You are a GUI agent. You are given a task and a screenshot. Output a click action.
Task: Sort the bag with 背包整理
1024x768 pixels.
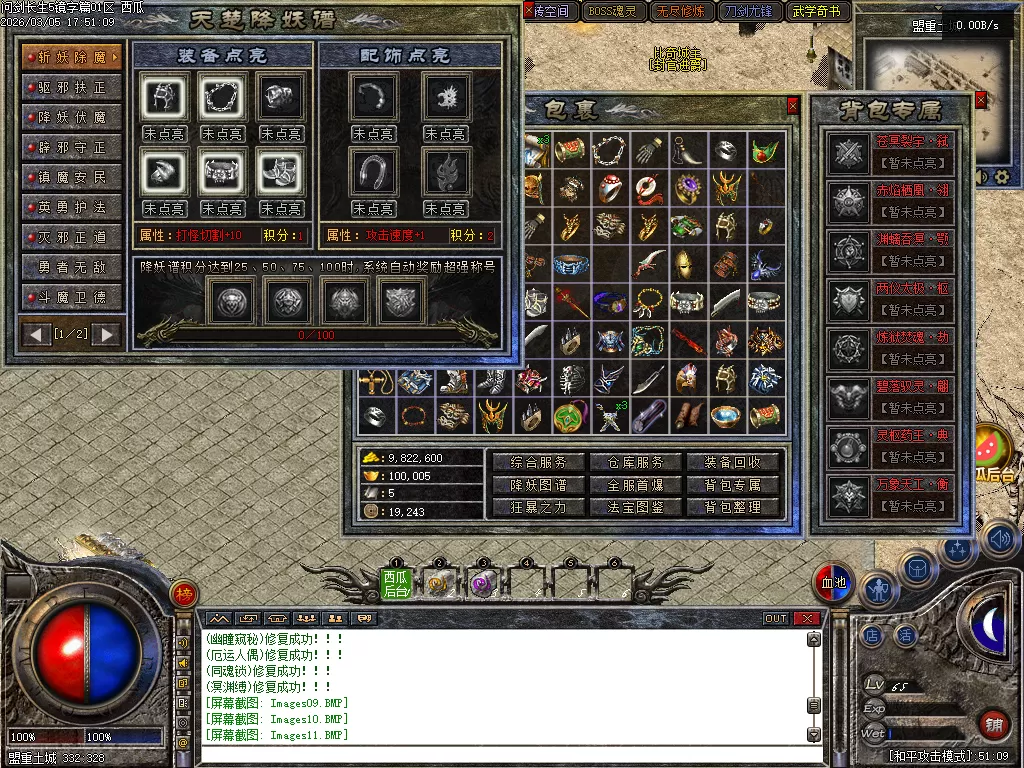[x=733, y=507]
